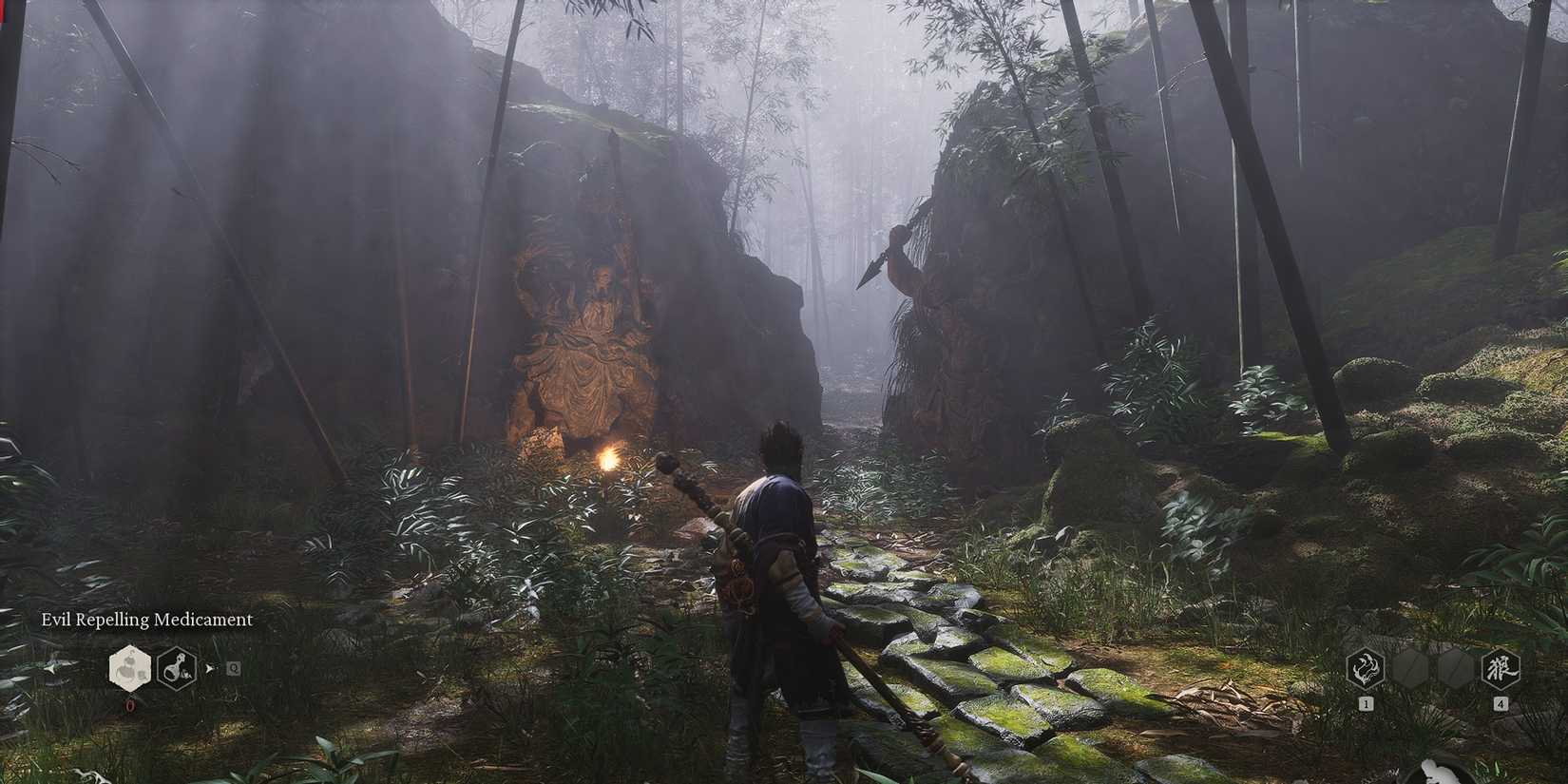The height and width of the screenshot is (784, 1568).
Task: Activate the dragon spell hexagon icon
Action: [1365, 669]
